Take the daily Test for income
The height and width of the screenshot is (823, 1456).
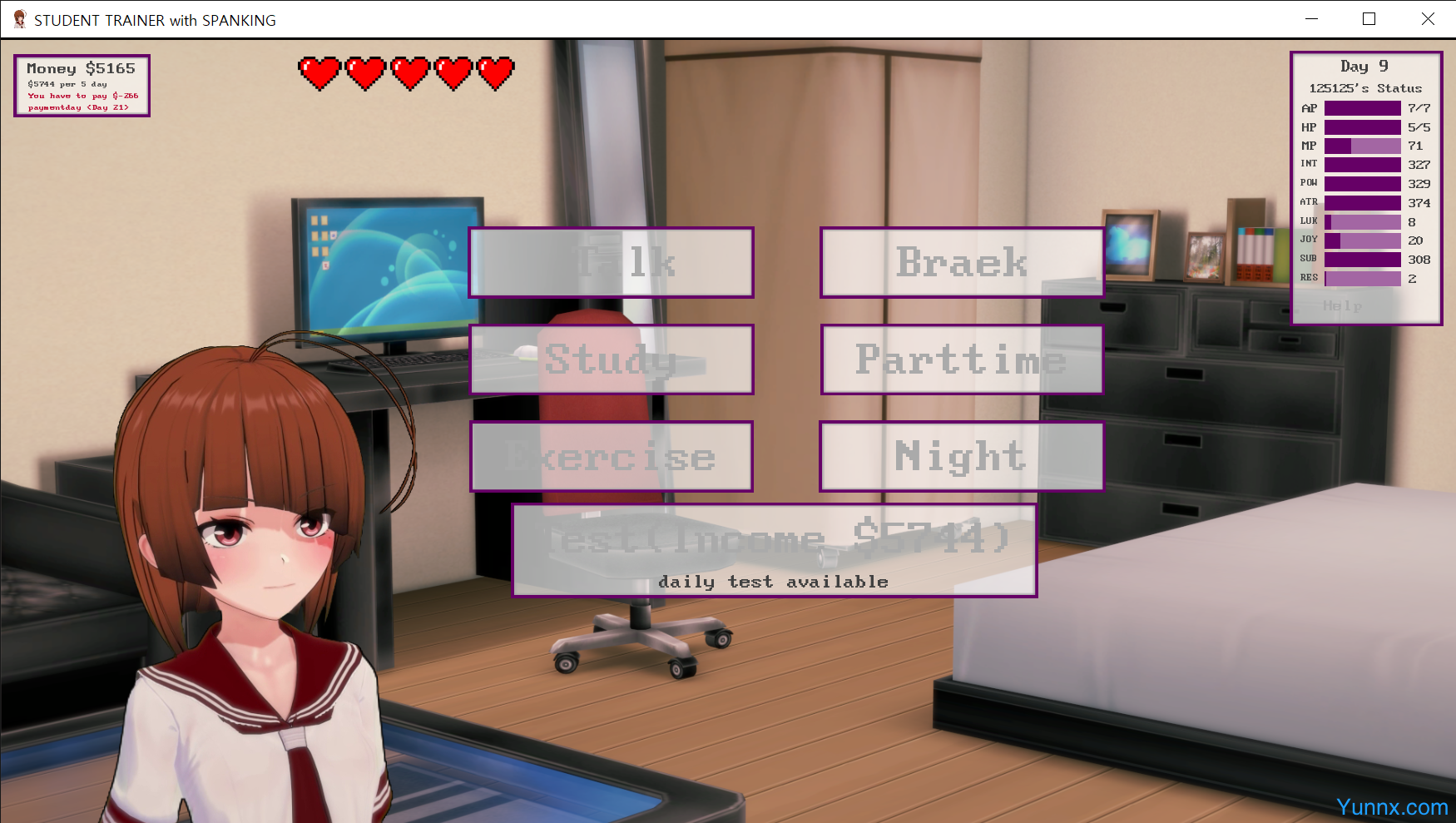pyautogui.click(x=774, y=550)
